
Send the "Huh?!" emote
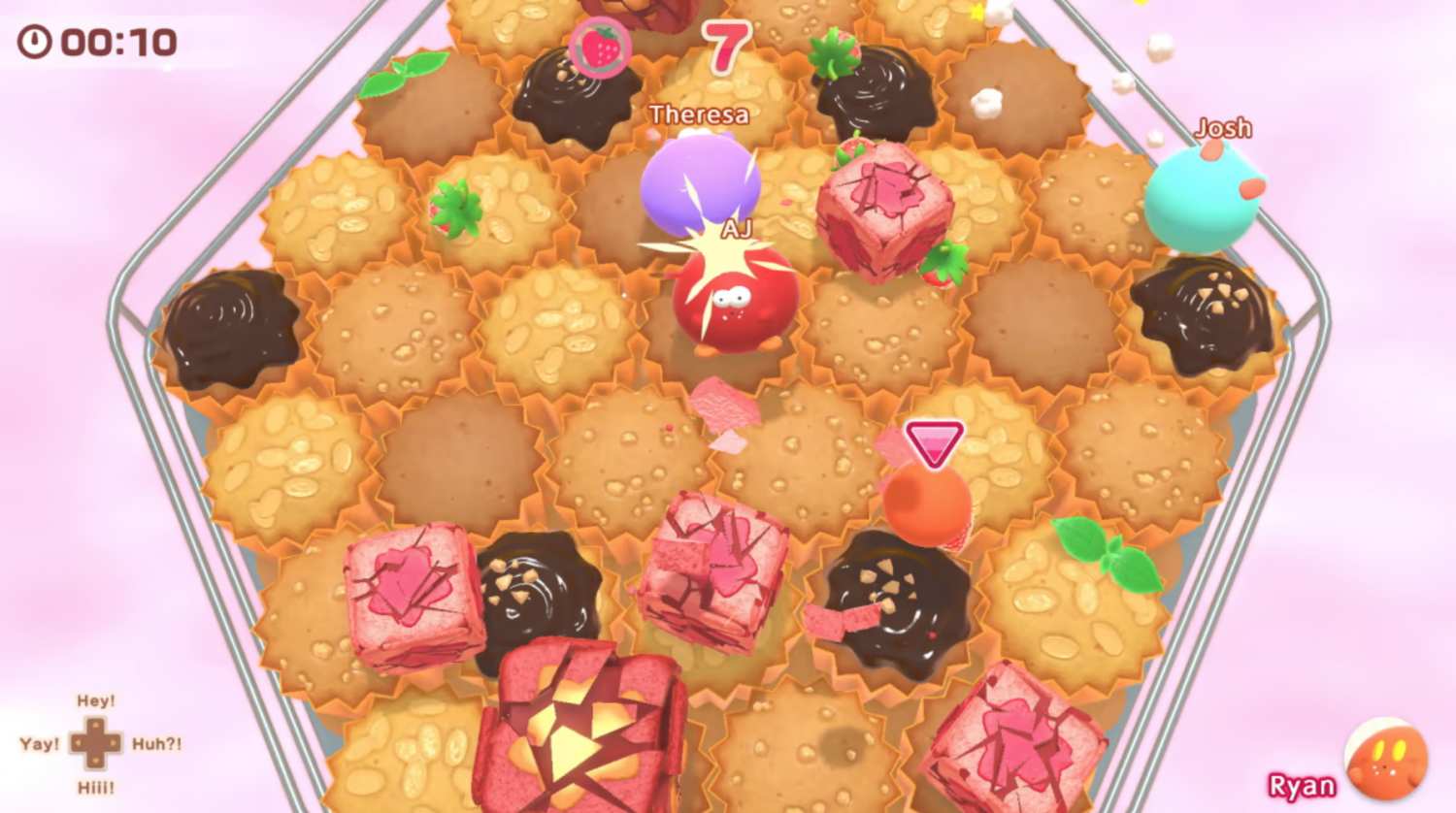(156, 744)
